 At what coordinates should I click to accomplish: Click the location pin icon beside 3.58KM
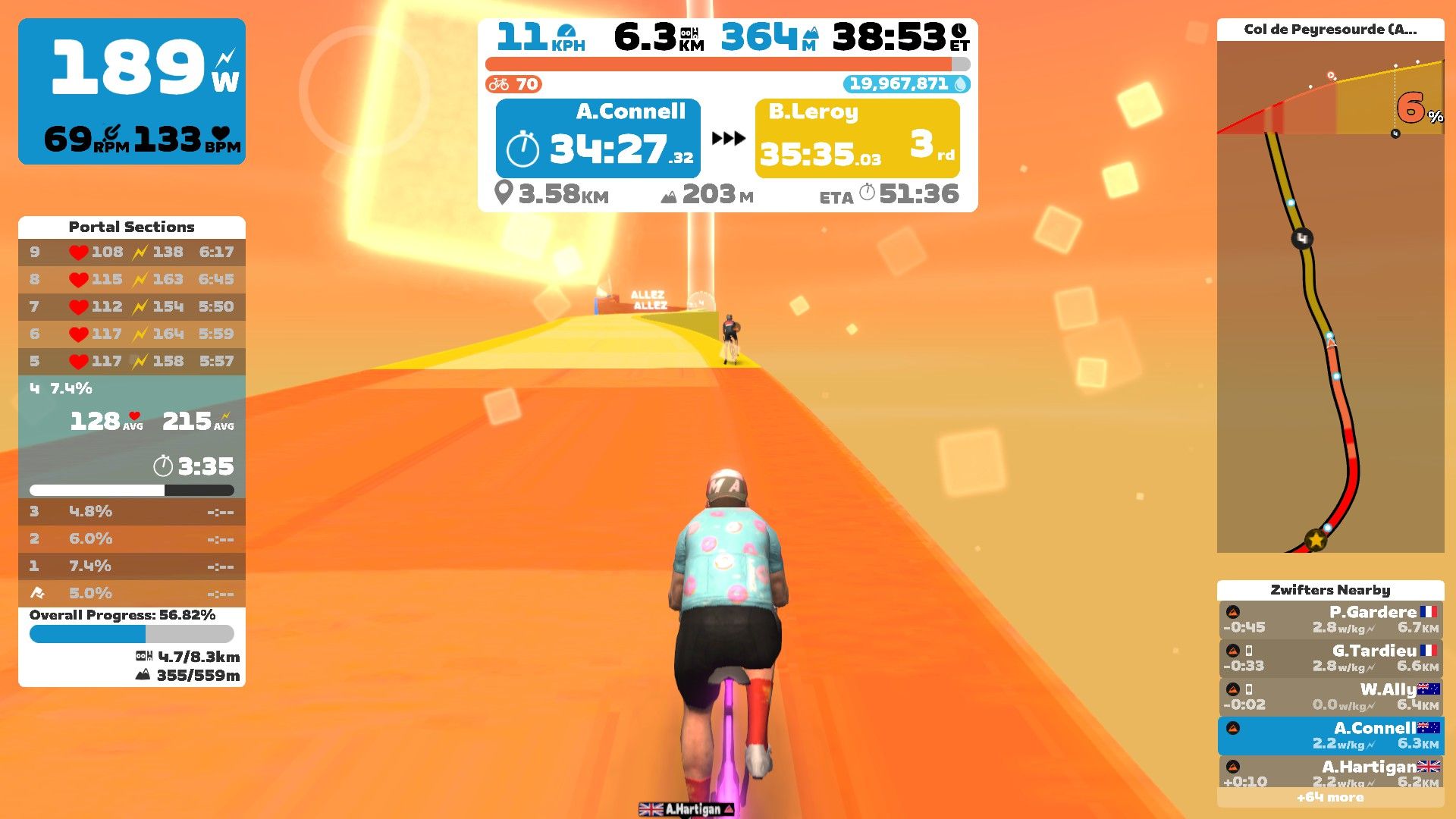(x=504, y=195)
